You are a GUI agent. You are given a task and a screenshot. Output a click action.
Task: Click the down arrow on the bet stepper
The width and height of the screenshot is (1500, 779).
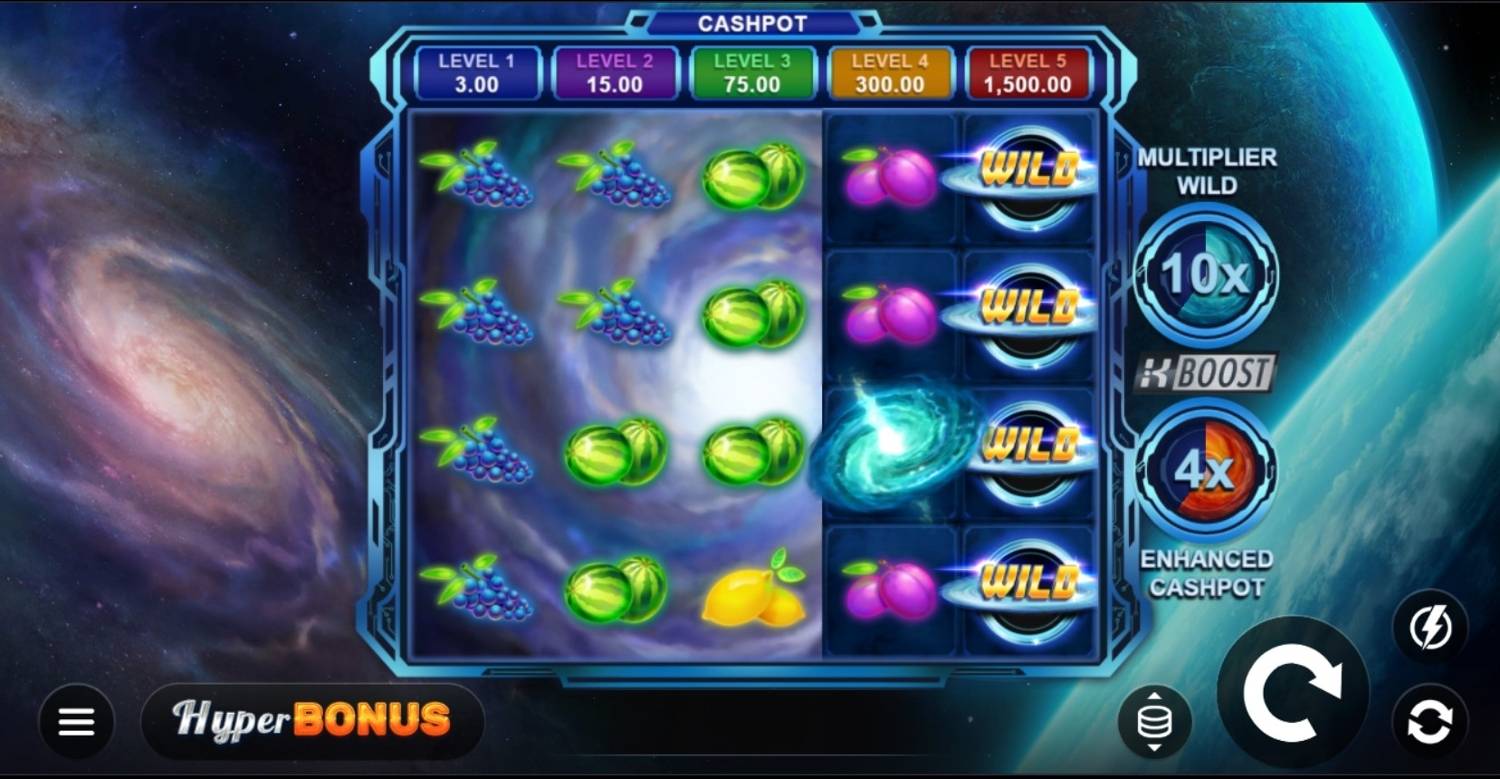coord(1154,747)
